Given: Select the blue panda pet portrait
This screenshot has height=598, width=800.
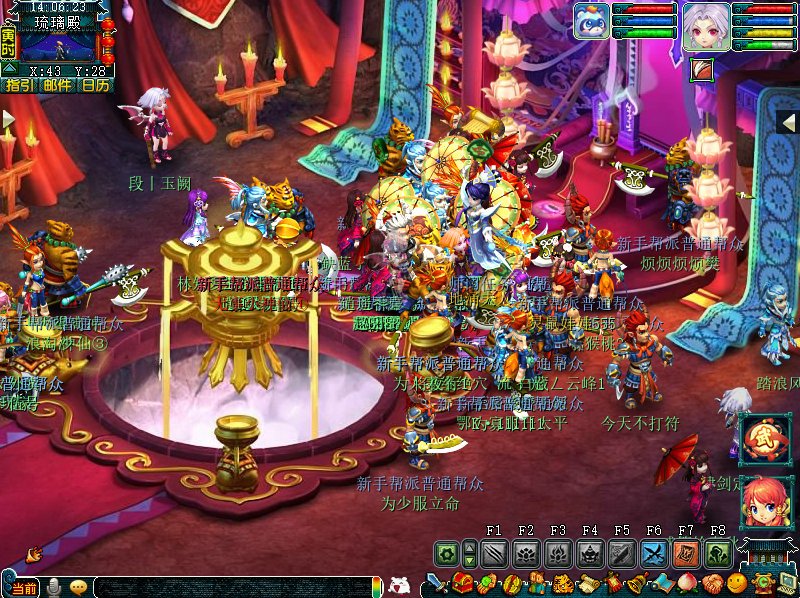Looking at the screenshot, I should point(591,21).
